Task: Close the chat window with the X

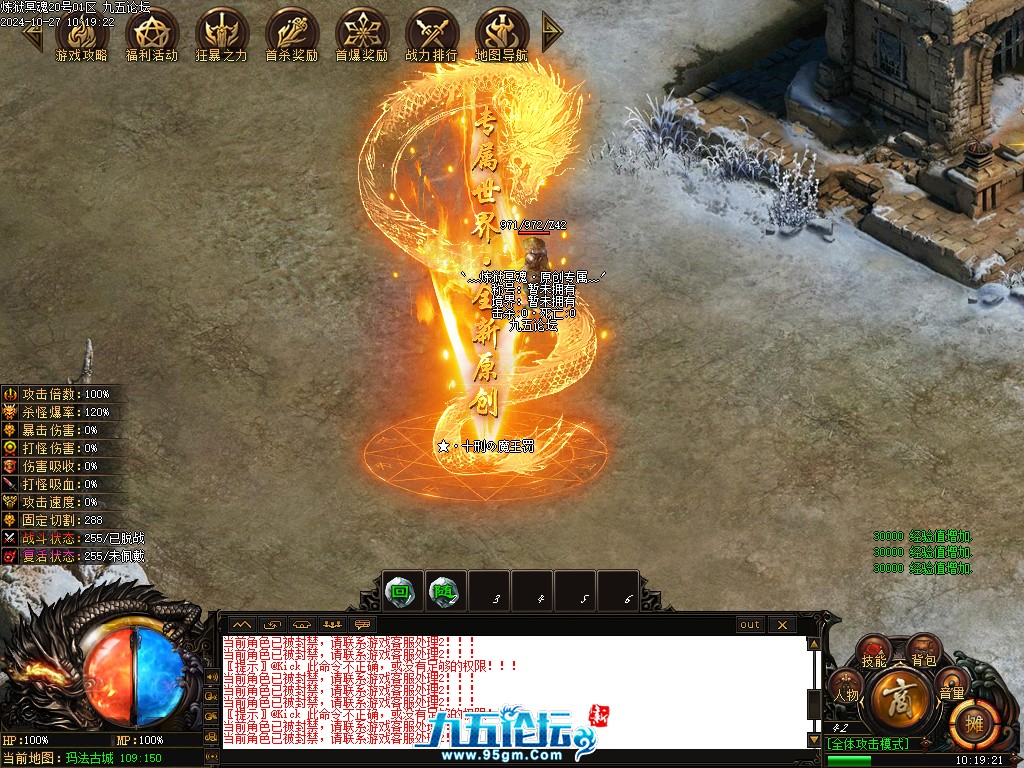Action: point(781,625)
